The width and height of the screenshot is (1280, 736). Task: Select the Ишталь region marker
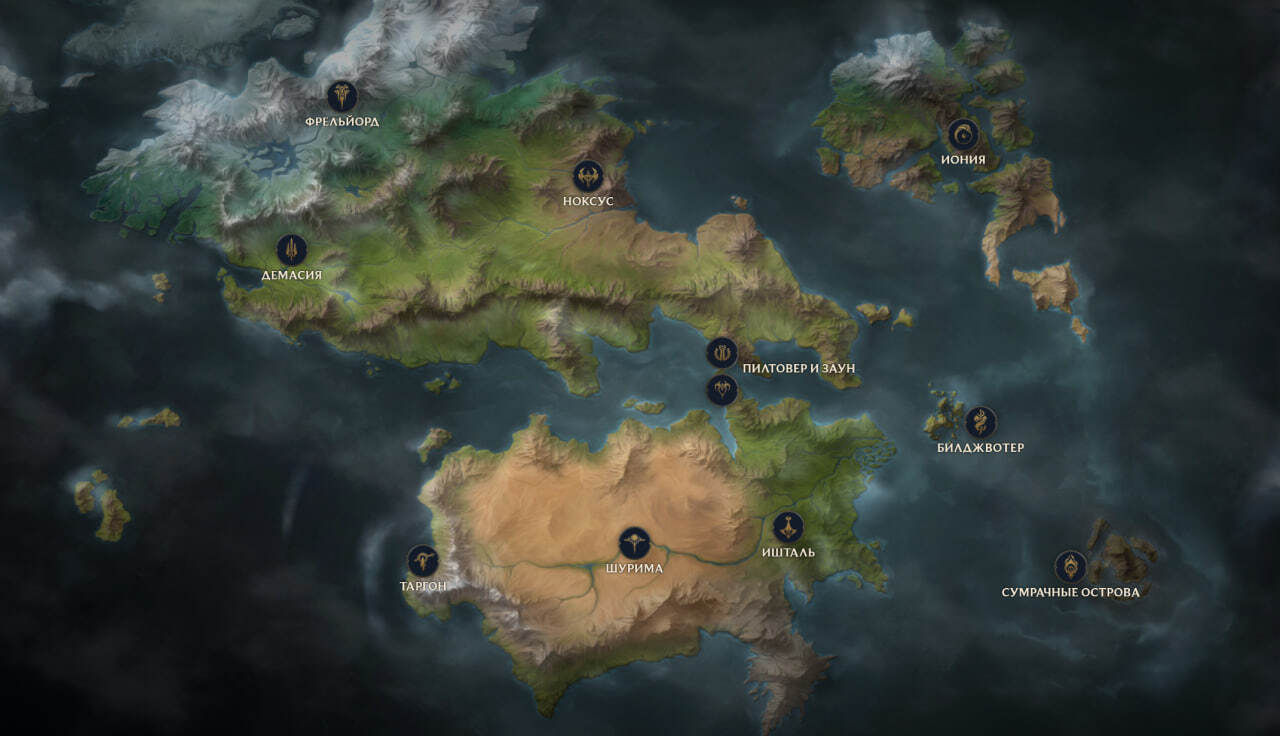(788, 527)
